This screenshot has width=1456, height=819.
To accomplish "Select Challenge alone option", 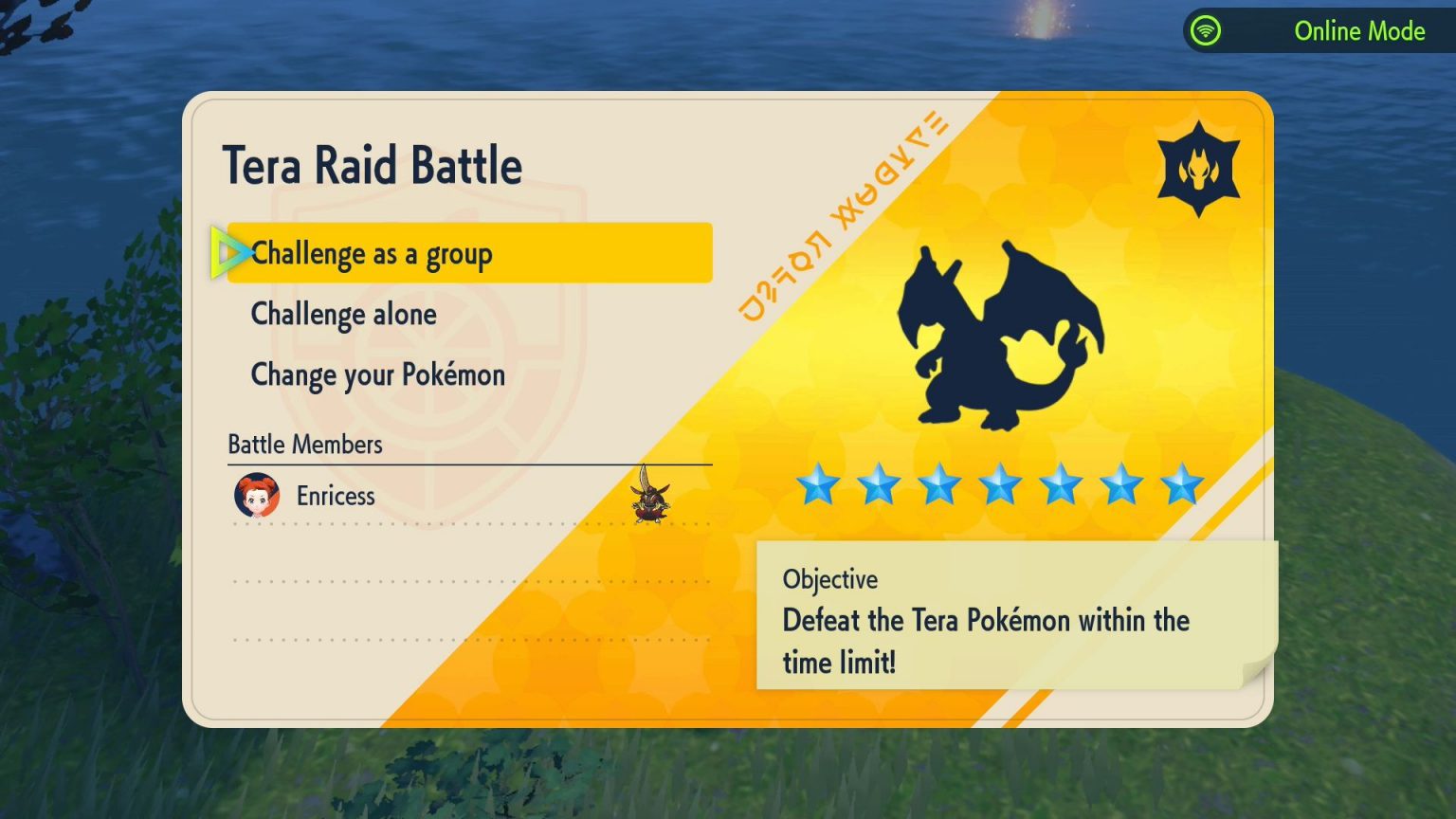I will (x=343, y=314).
